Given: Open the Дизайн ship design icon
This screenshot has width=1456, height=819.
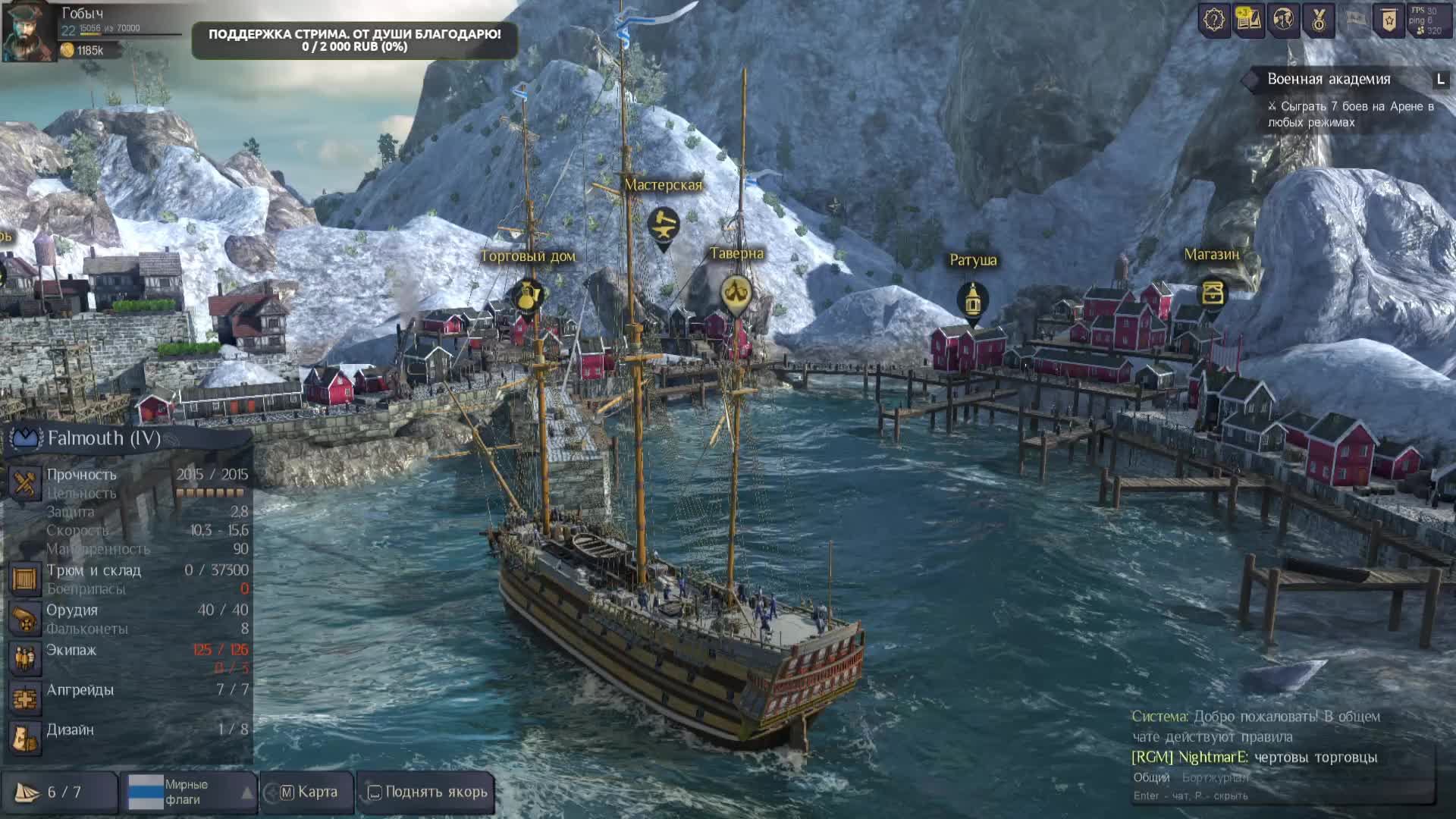Looking at the screenshot, I should tap(24, 737).
